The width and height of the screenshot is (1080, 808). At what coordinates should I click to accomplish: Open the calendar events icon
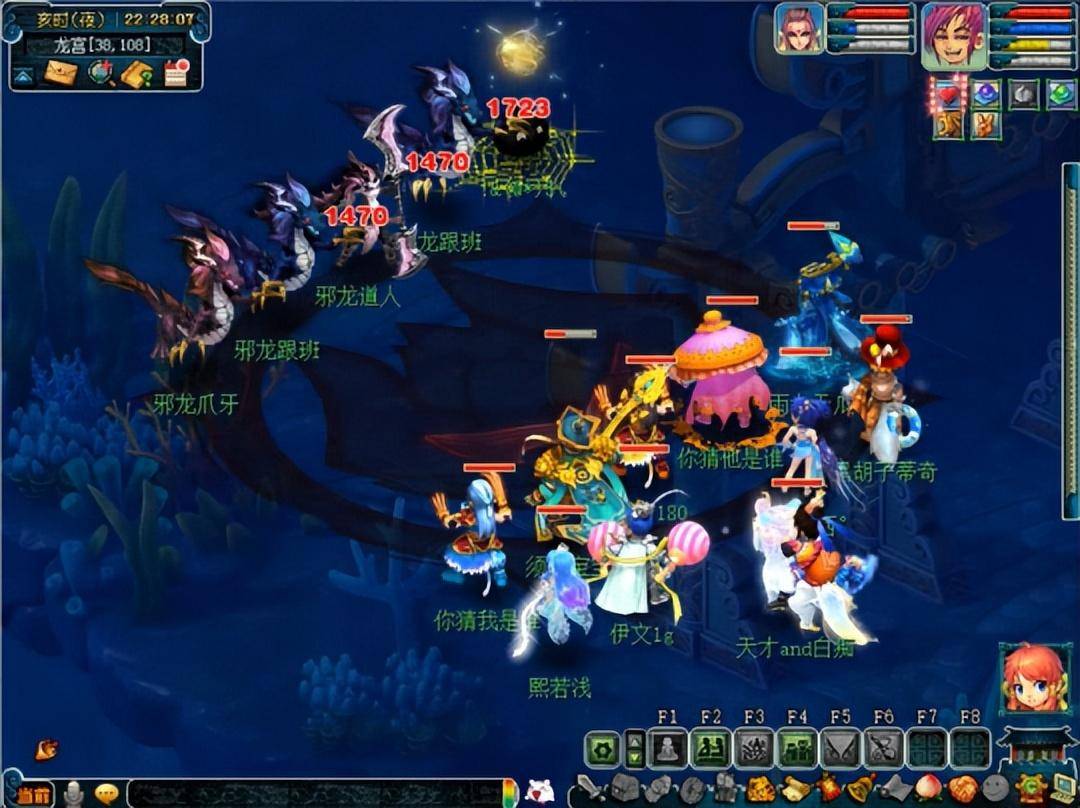tap(176, 73)
